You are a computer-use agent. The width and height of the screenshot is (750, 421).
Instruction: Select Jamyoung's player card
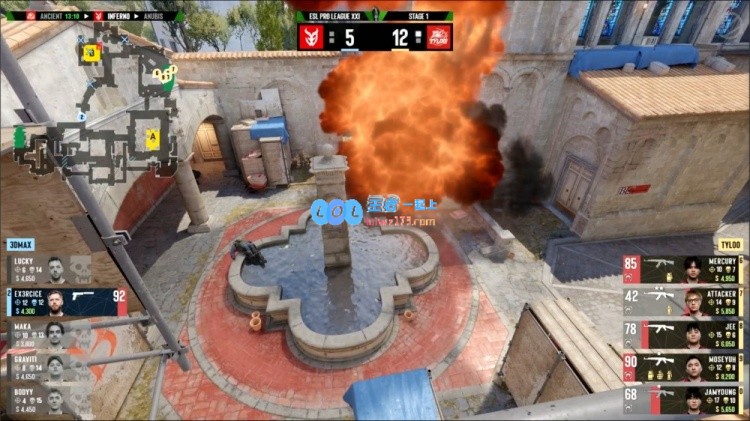pos(683,401)
